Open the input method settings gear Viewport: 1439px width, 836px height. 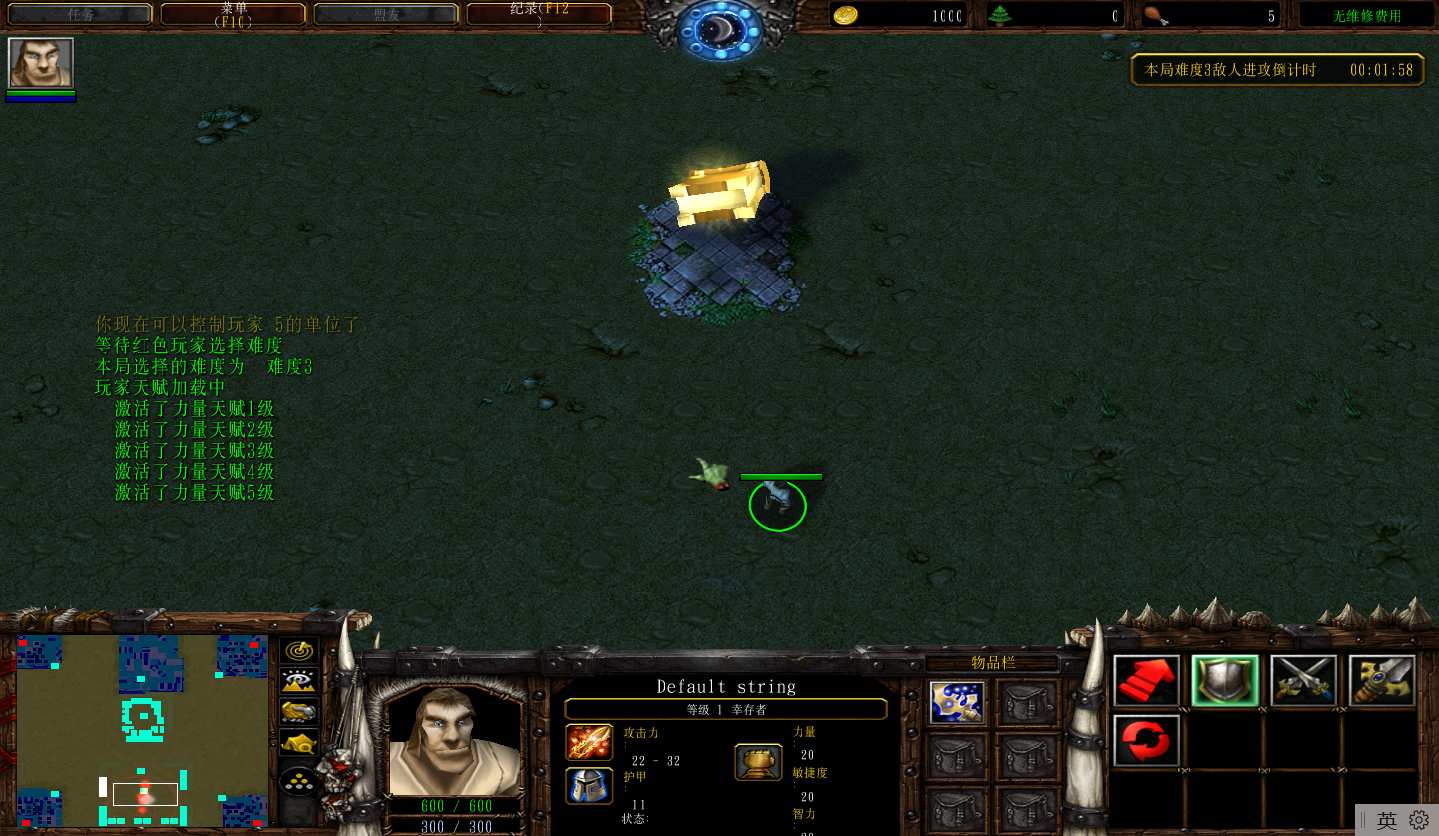point(1418,820)
